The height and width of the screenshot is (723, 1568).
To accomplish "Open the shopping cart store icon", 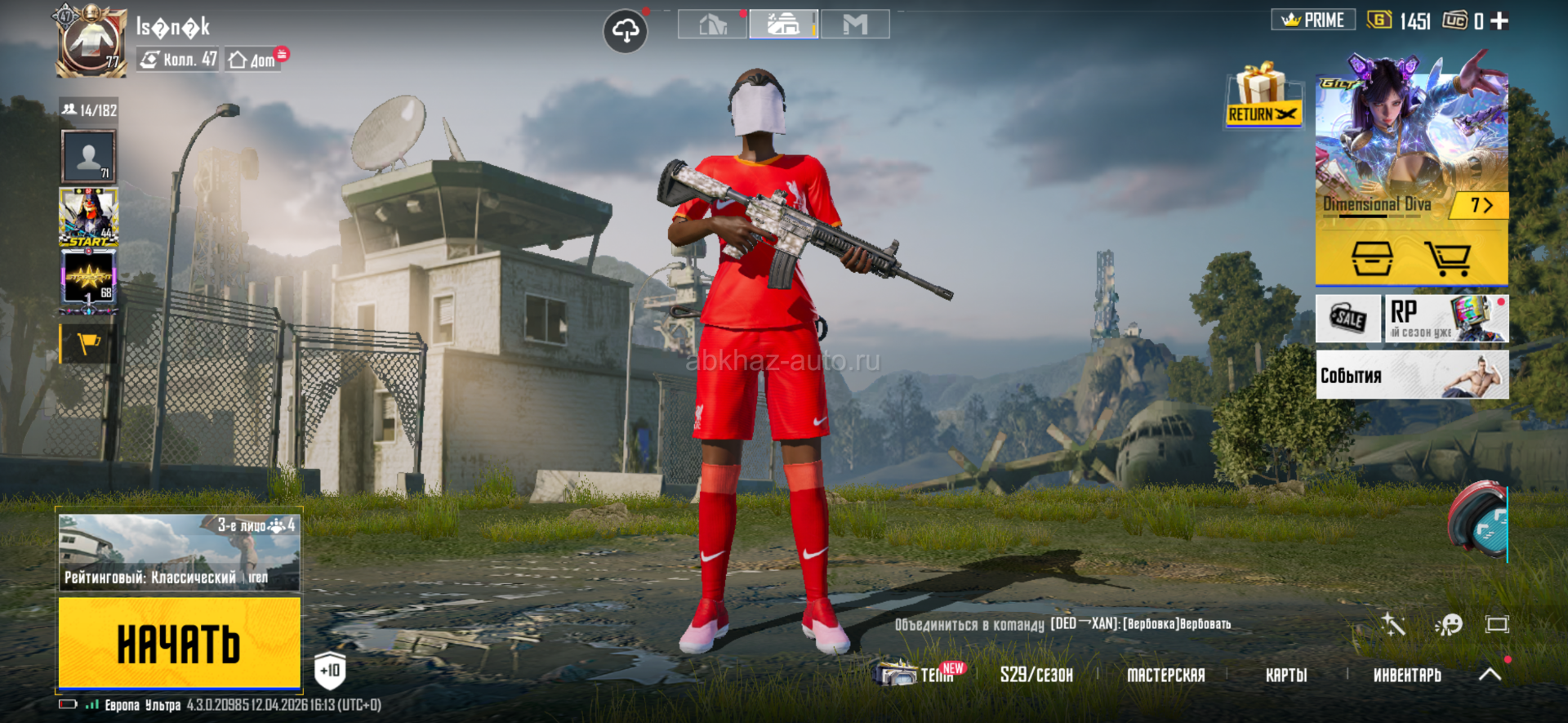I will tap(1447, 258).
